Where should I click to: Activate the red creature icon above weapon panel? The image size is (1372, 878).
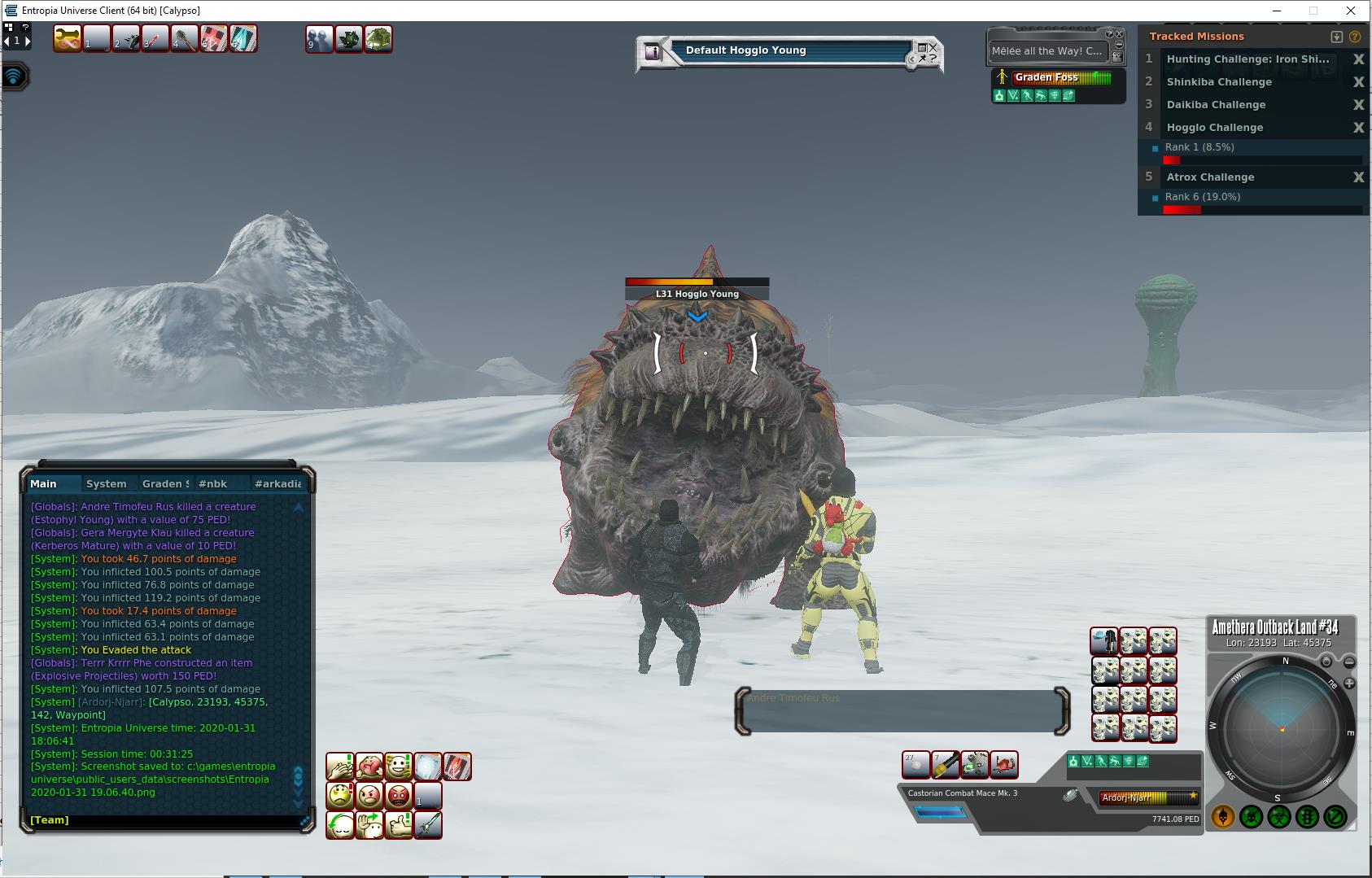pos(1004,765)
